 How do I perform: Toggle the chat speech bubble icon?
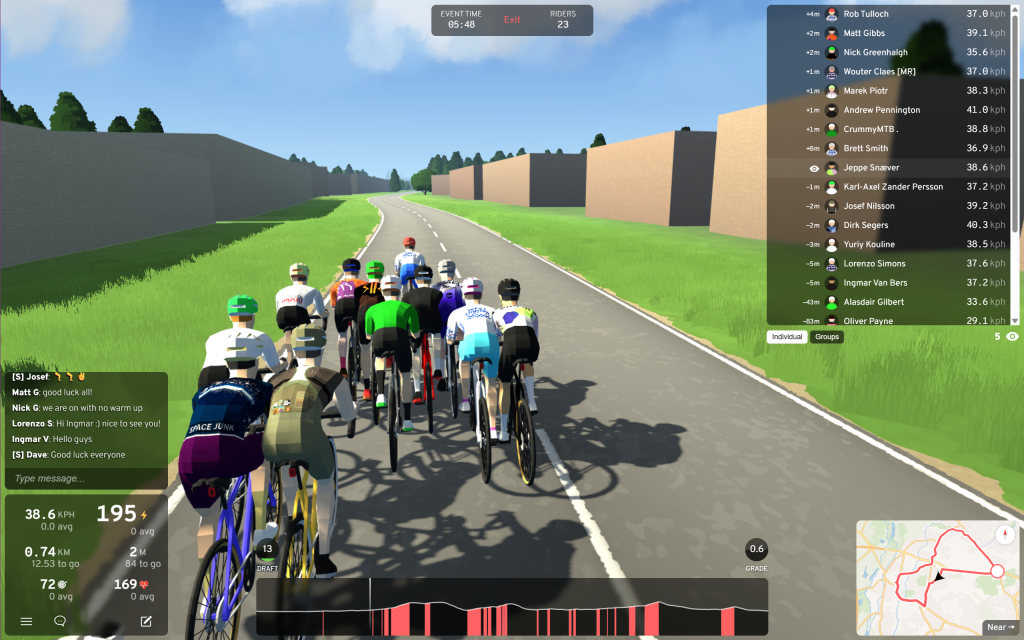point(60,621)
